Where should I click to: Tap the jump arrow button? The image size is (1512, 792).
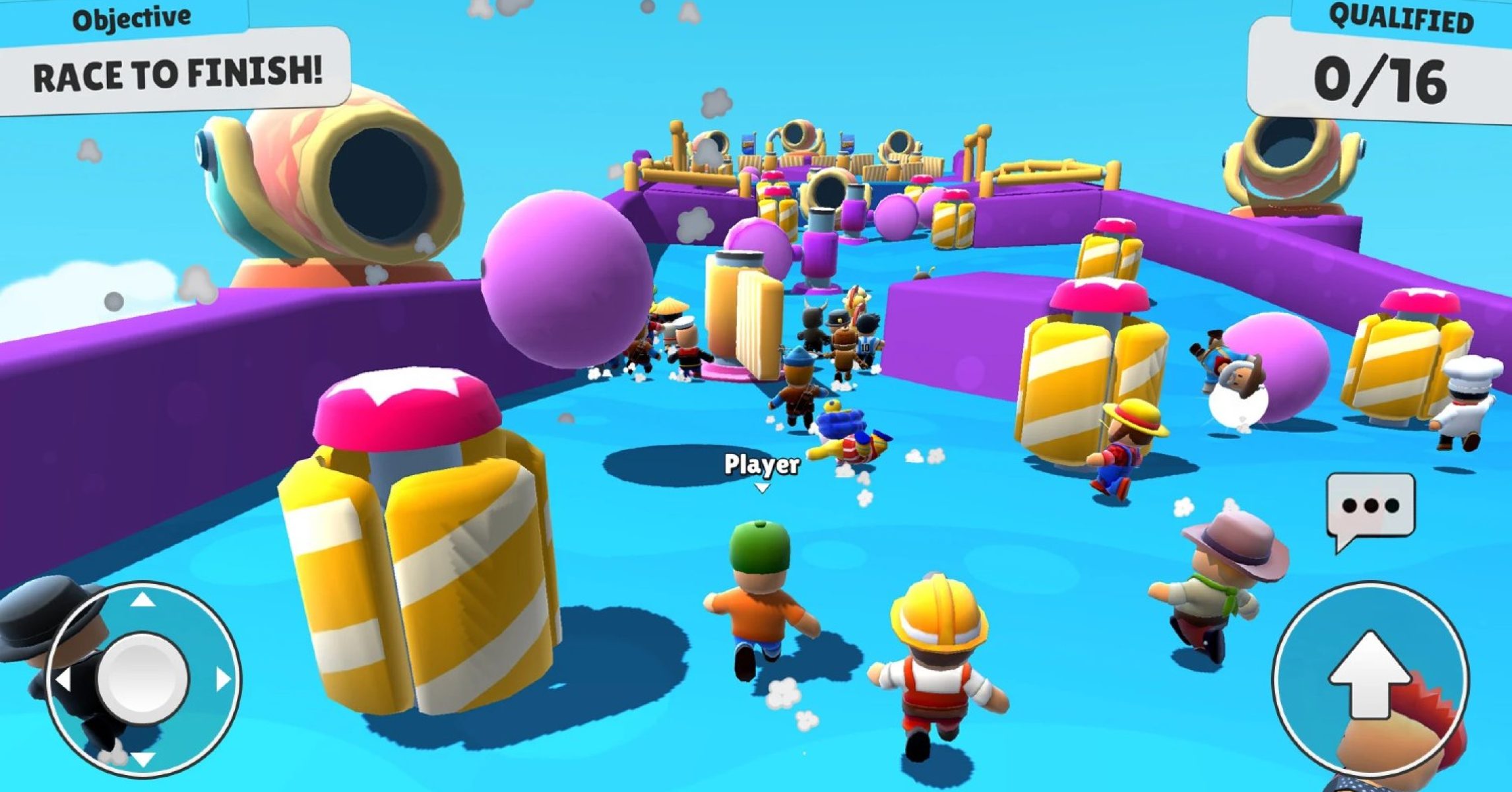pos(1371,676)
